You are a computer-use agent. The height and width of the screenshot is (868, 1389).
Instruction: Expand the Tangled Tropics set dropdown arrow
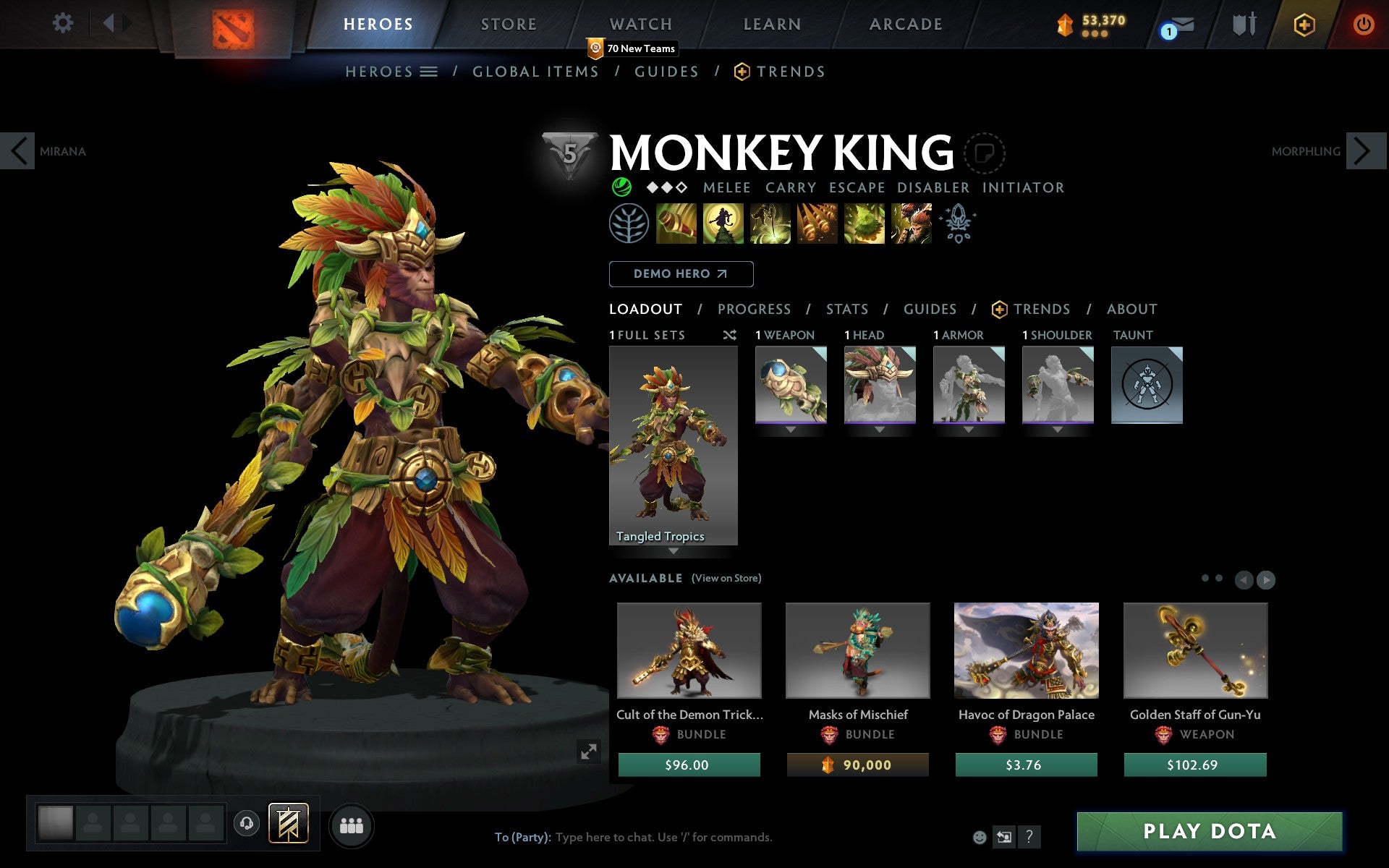point(674,551)
